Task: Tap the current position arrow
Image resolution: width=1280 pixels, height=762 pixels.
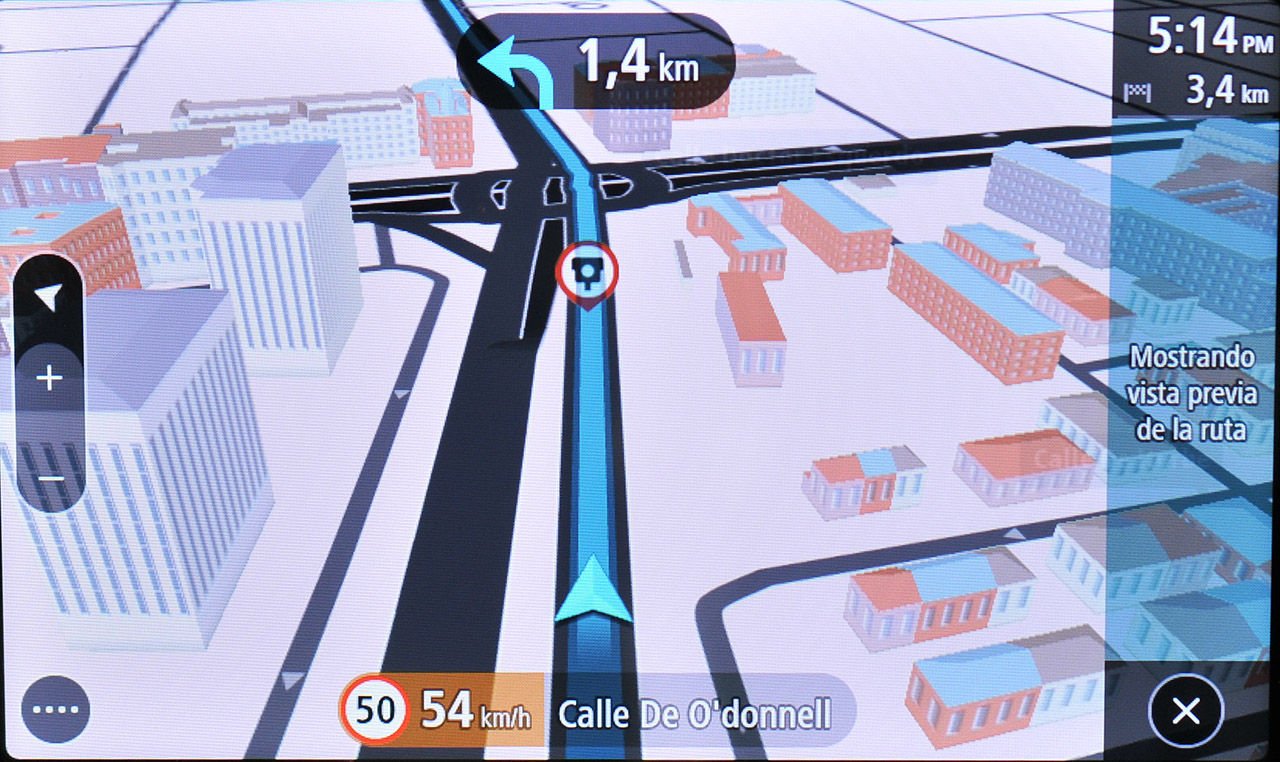Action: (x=594, y=591)
